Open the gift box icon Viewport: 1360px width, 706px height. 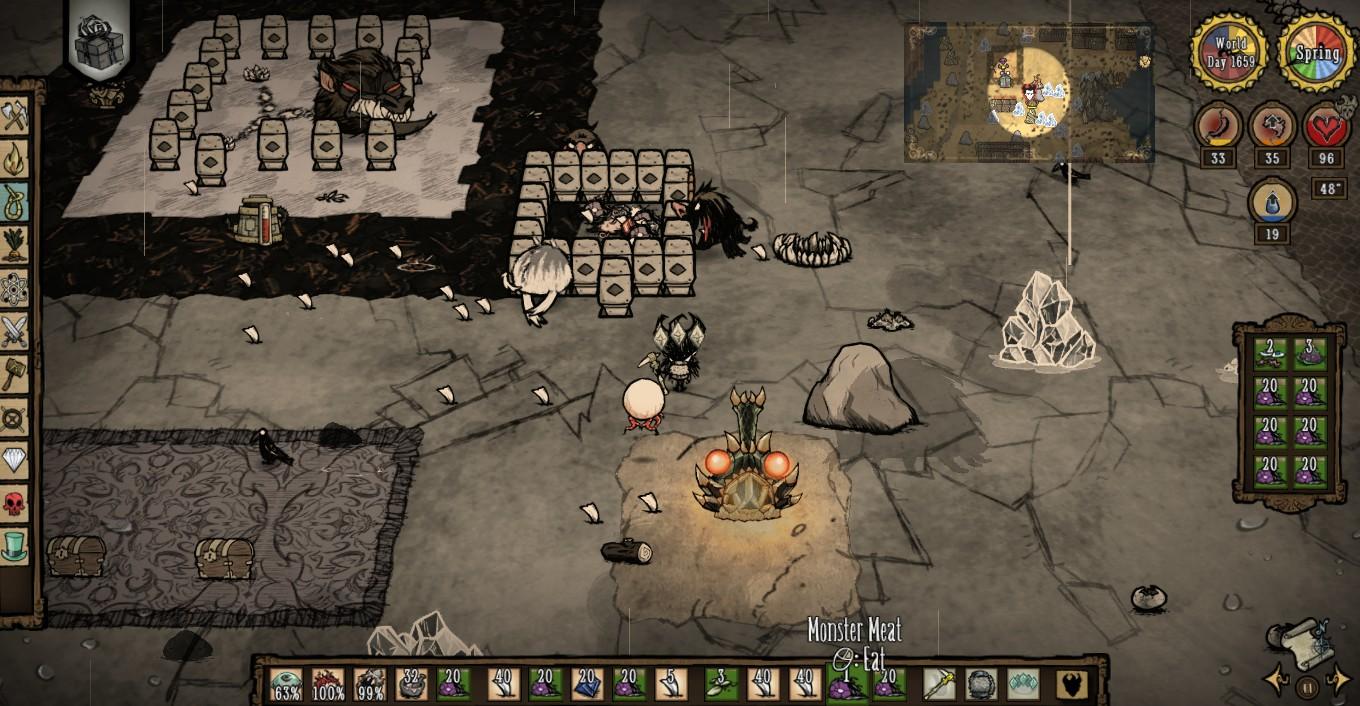pos(99,42)
